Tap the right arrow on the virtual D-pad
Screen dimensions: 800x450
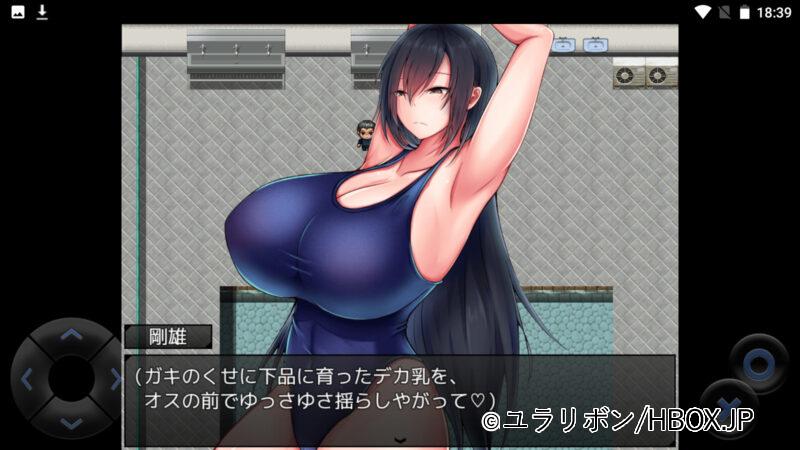point(114,379)
